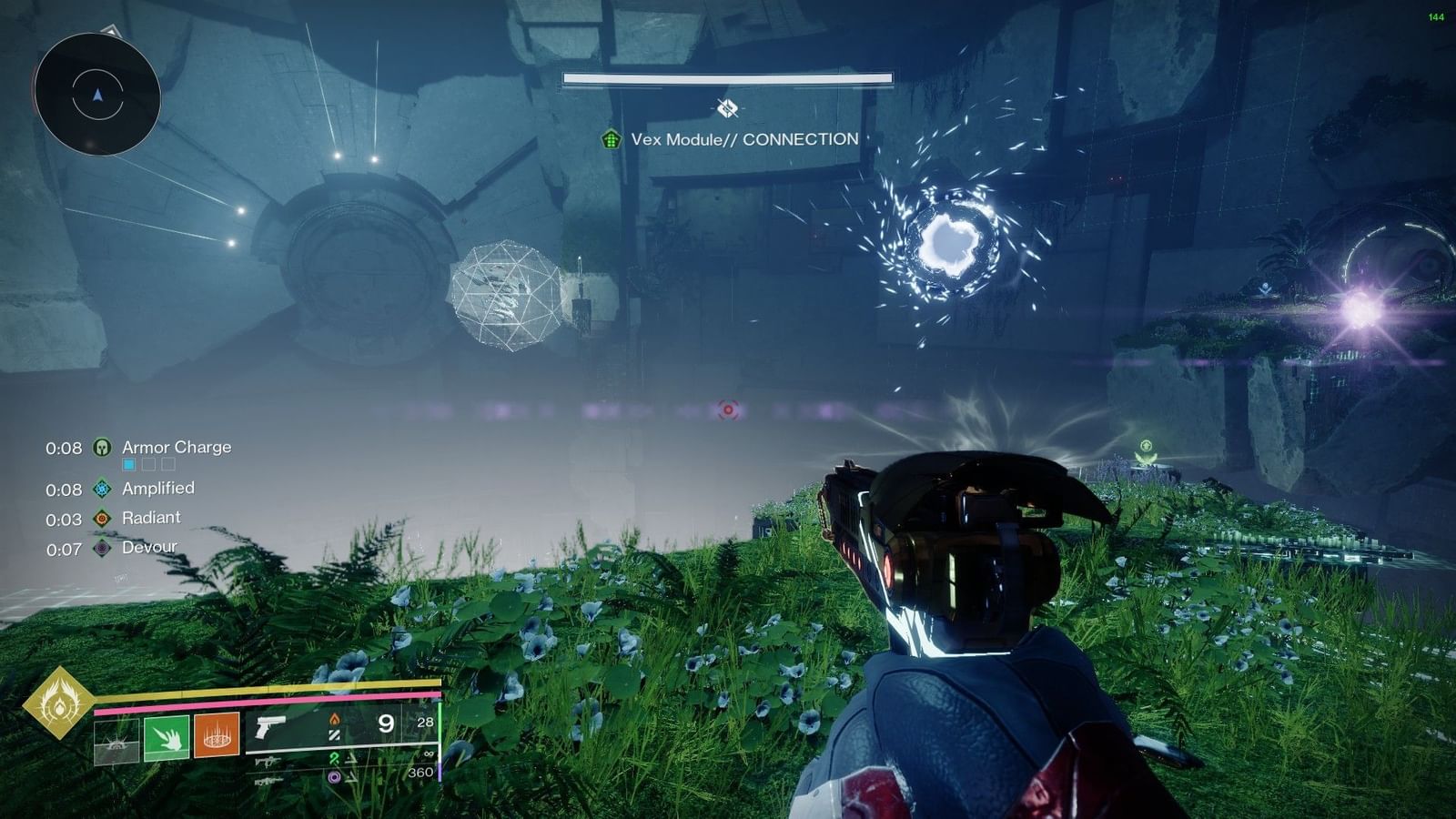Toggle the first Armor Charge segment square
This screenshot has width=1456, height=819.
129,464
